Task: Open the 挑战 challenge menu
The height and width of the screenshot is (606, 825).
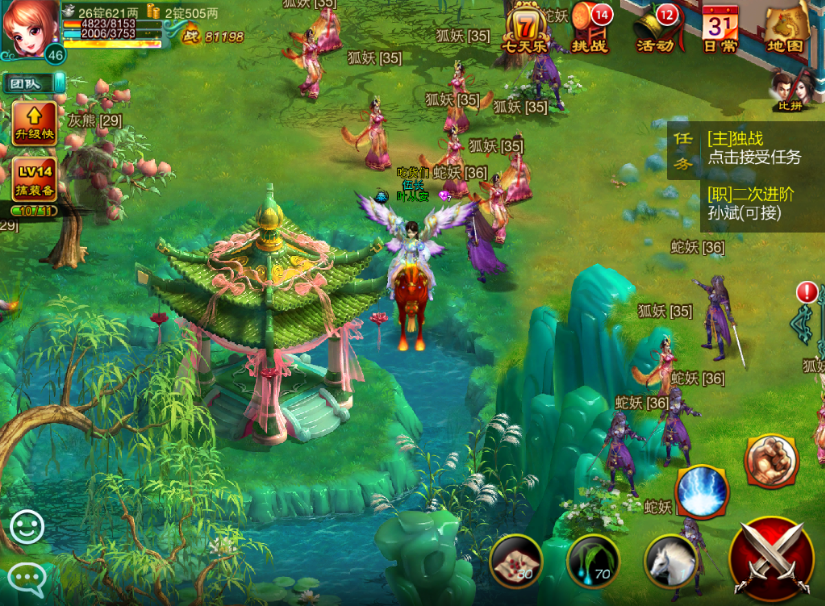Action: point(590,27)
